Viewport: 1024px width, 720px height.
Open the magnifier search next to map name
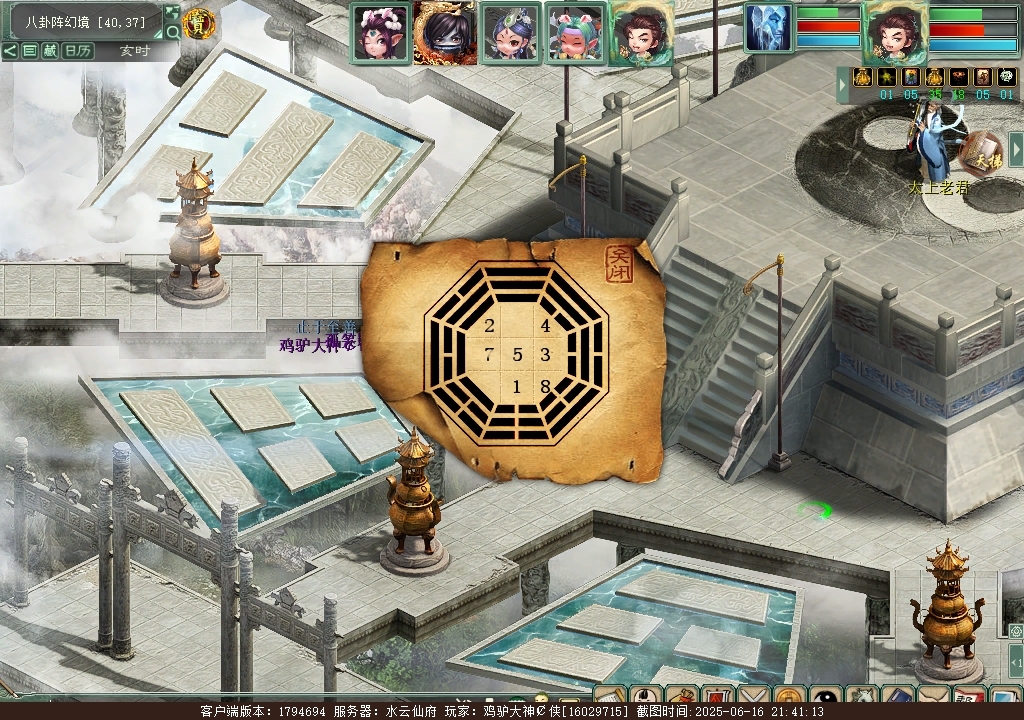(x=172, y=32)
